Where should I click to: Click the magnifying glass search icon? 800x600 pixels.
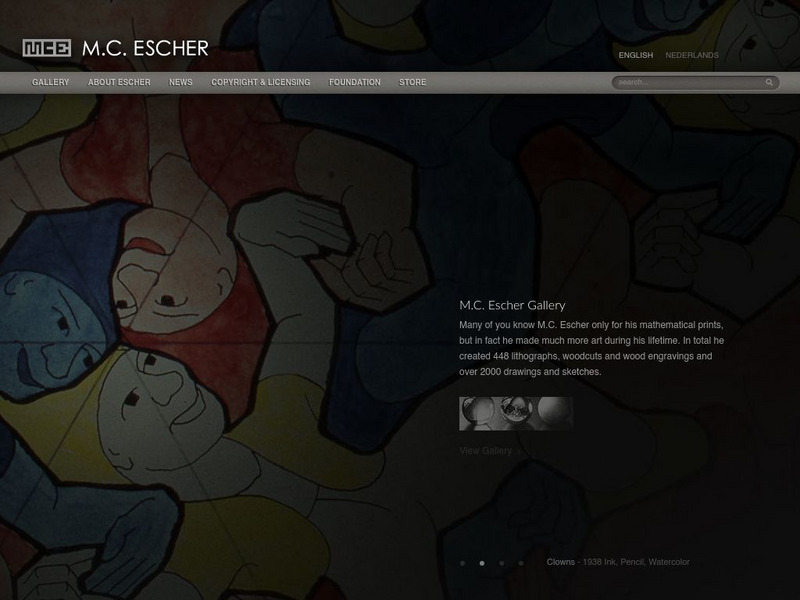769,82
